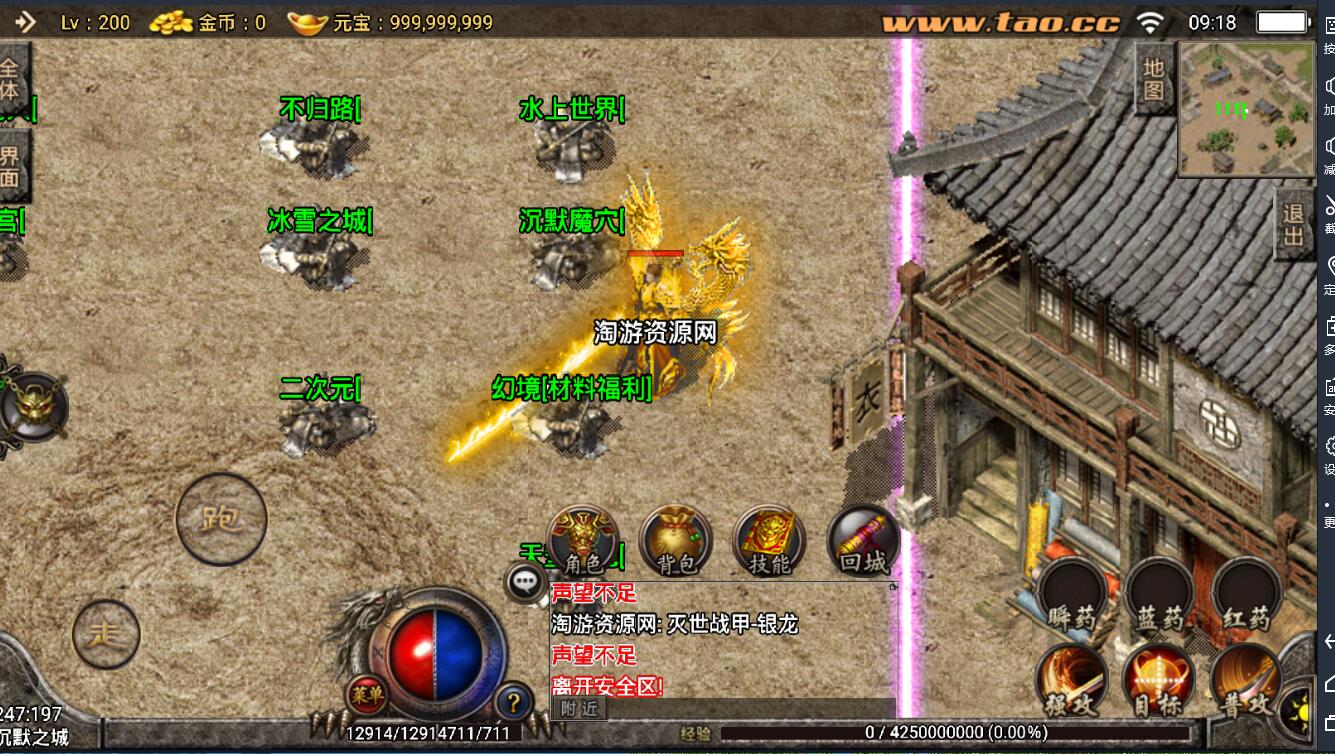
Task: Switch to the 附近 nearby chat tab
Action: click(x=579, y=708)
